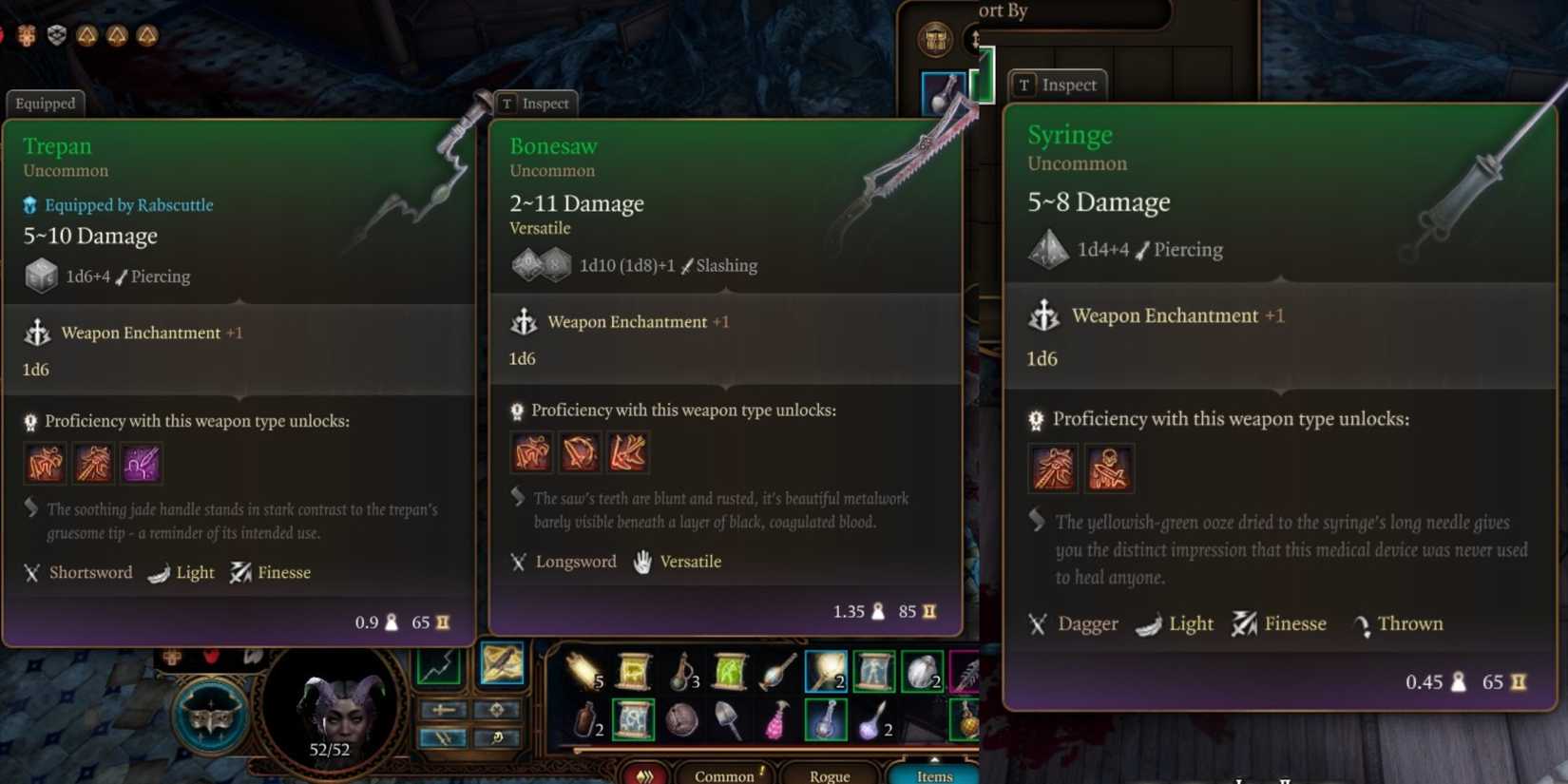The height and width of the screenshot is (784, 1568).
Task: Switch to the Common tab
Action: (727, 775)
